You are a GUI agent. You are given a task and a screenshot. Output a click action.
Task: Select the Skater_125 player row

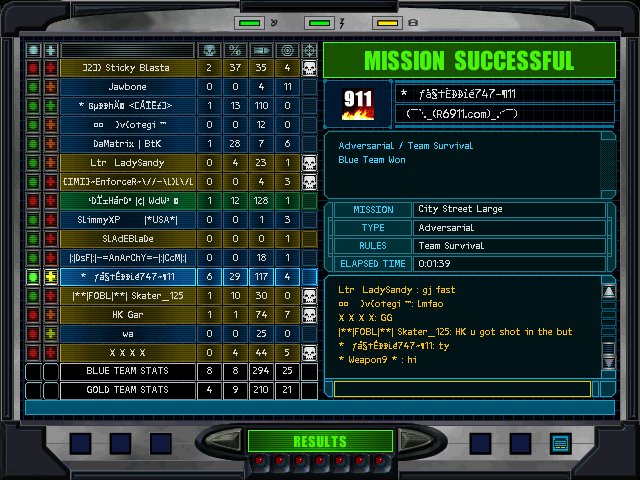(x=128, y=296)
